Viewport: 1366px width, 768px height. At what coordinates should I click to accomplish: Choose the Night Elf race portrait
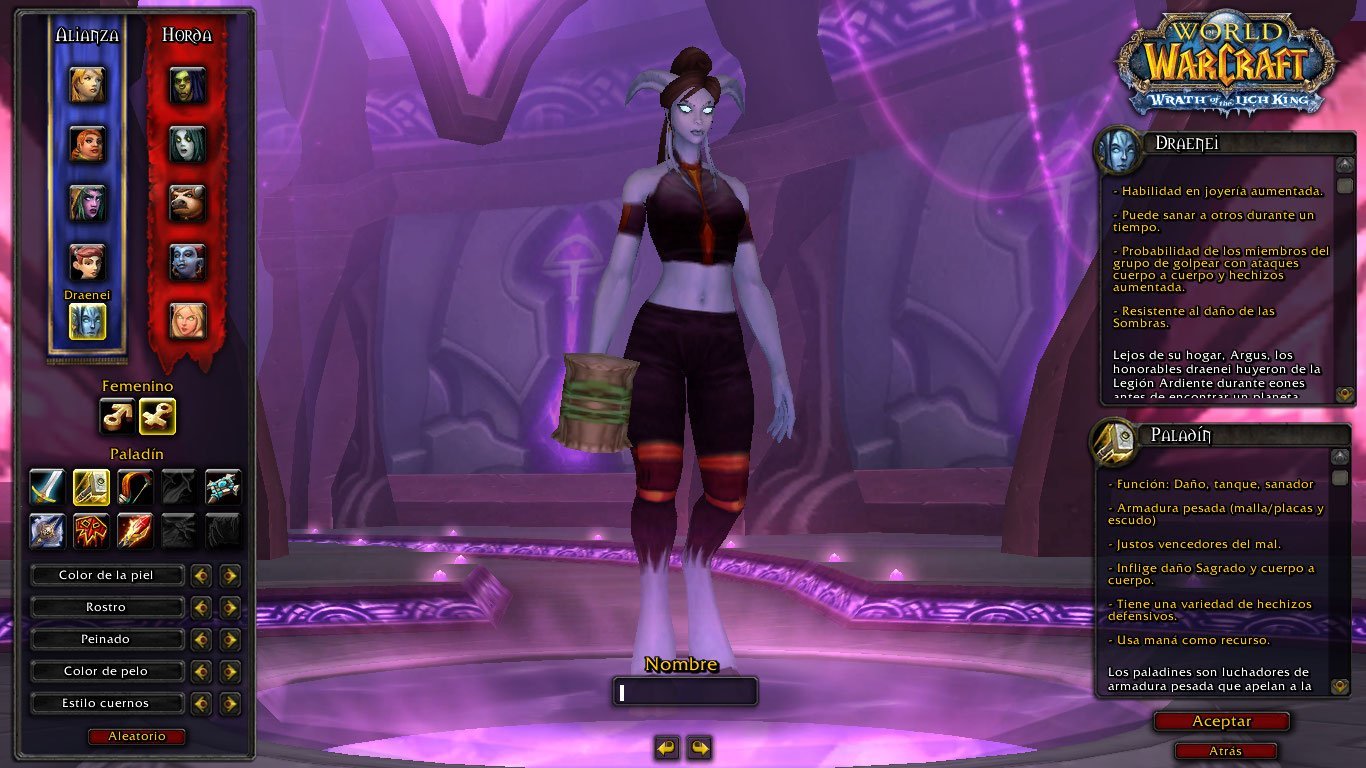point(87,203)
